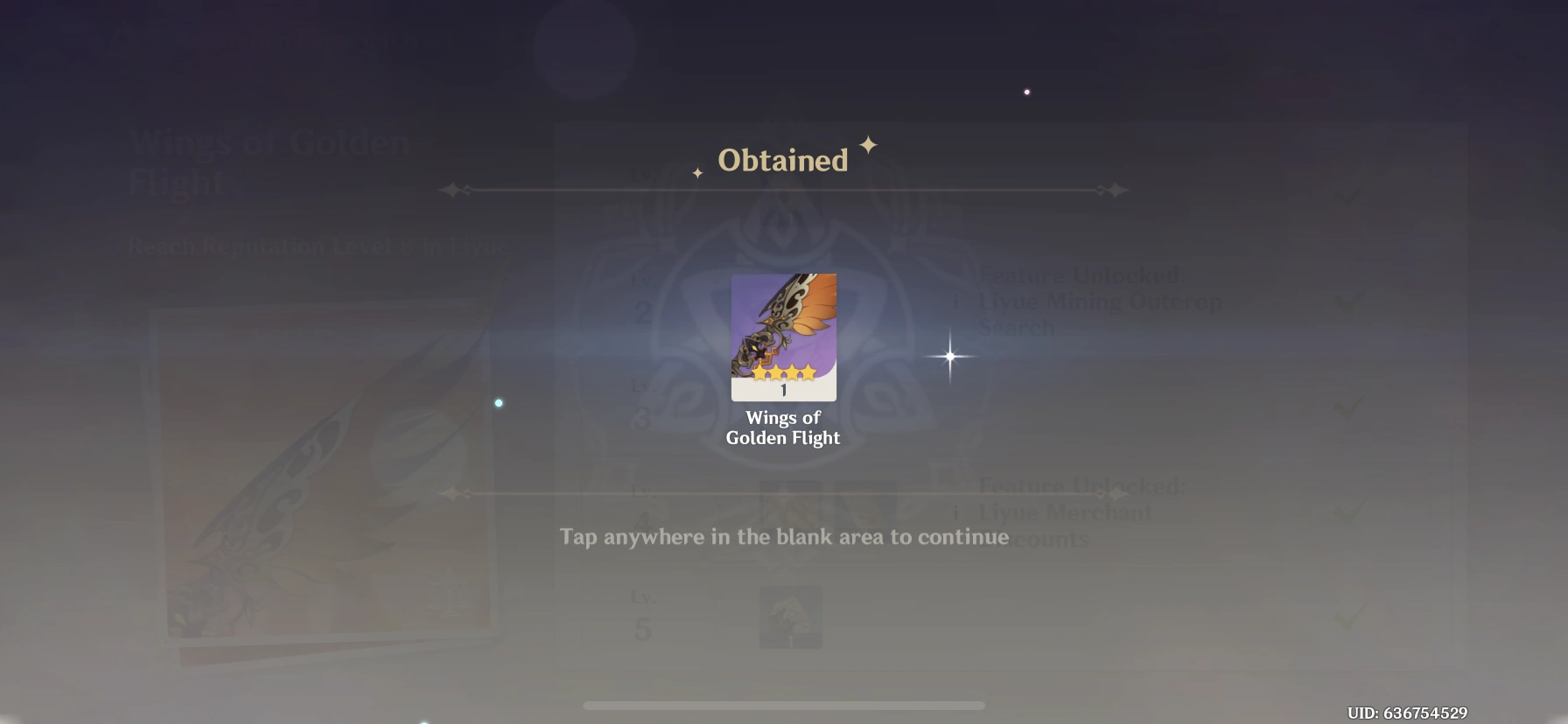Screen dimensions: 1568x724
Task: Click the glowing star particle near the item card
Action: (x=948, y=355)
